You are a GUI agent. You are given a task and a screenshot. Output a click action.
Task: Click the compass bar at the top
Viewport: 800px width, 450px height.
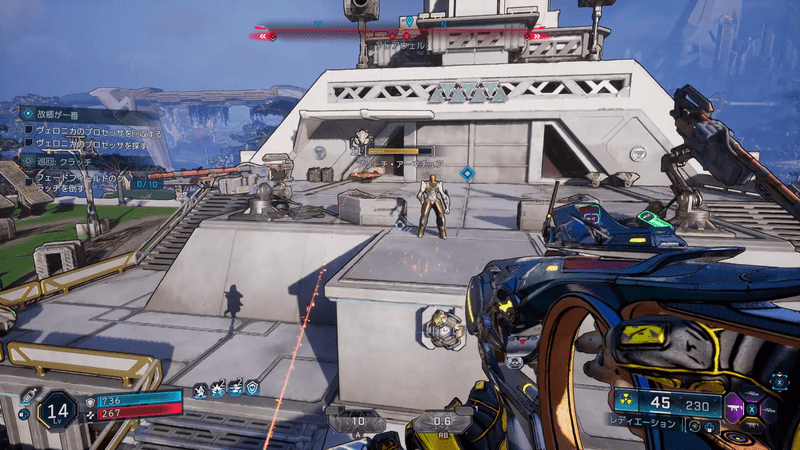coord(400,34)
